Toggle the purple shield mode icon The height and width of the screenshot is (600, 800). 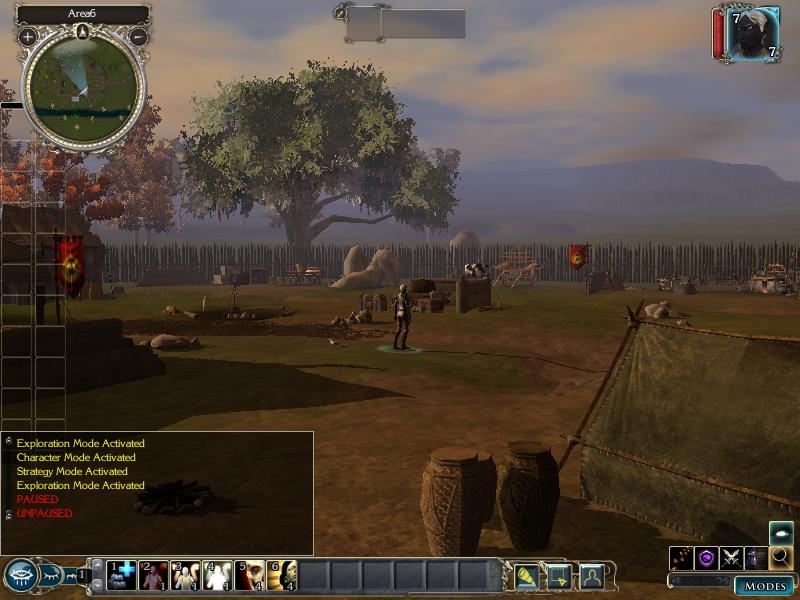coord(707,558)
